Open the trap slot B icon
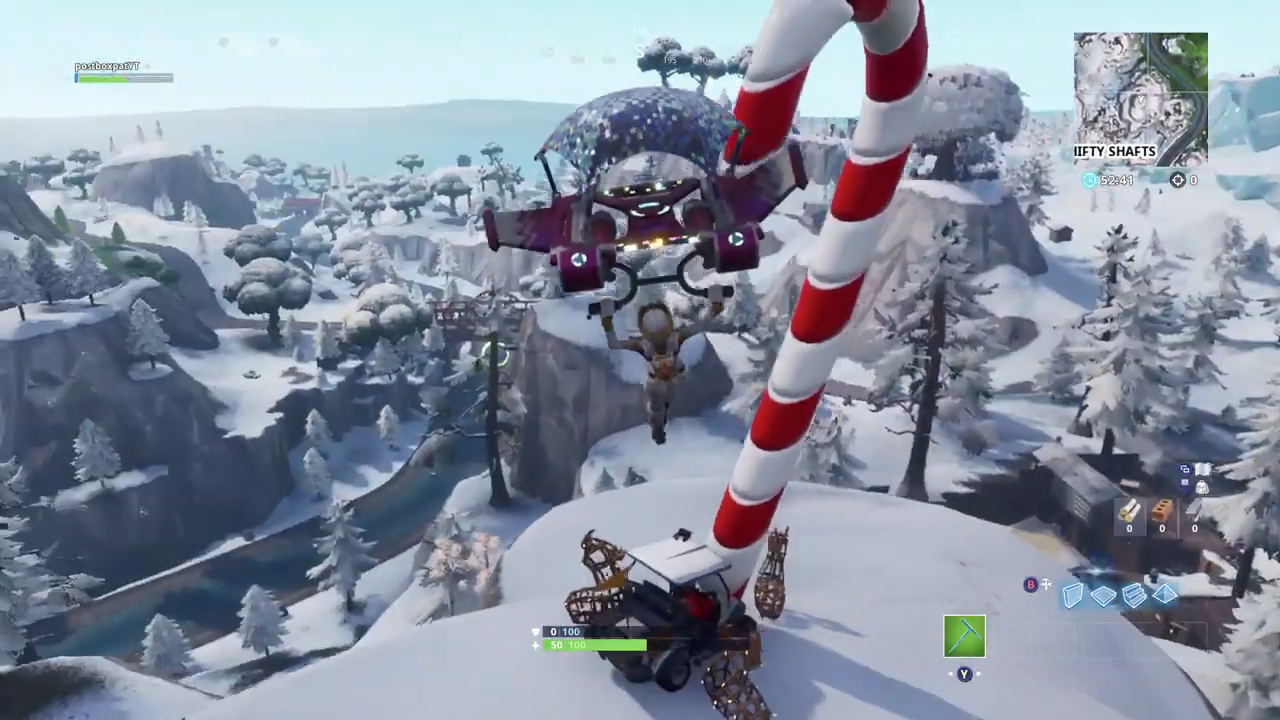Viewport: 1280px width, 720px height. [x=1030, y=585]
